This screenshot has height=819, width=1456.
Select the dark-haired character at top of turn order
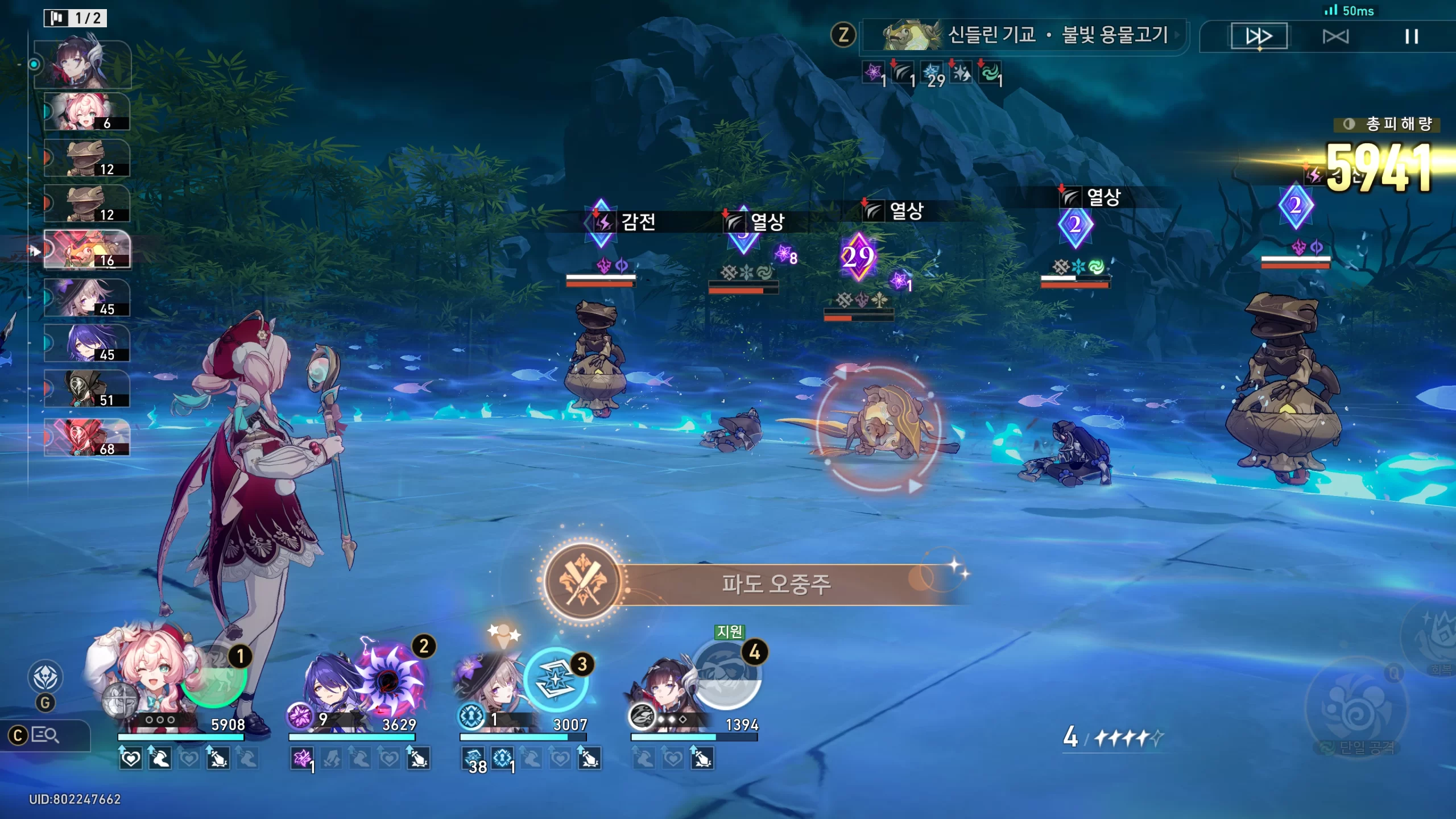(83, 64)
